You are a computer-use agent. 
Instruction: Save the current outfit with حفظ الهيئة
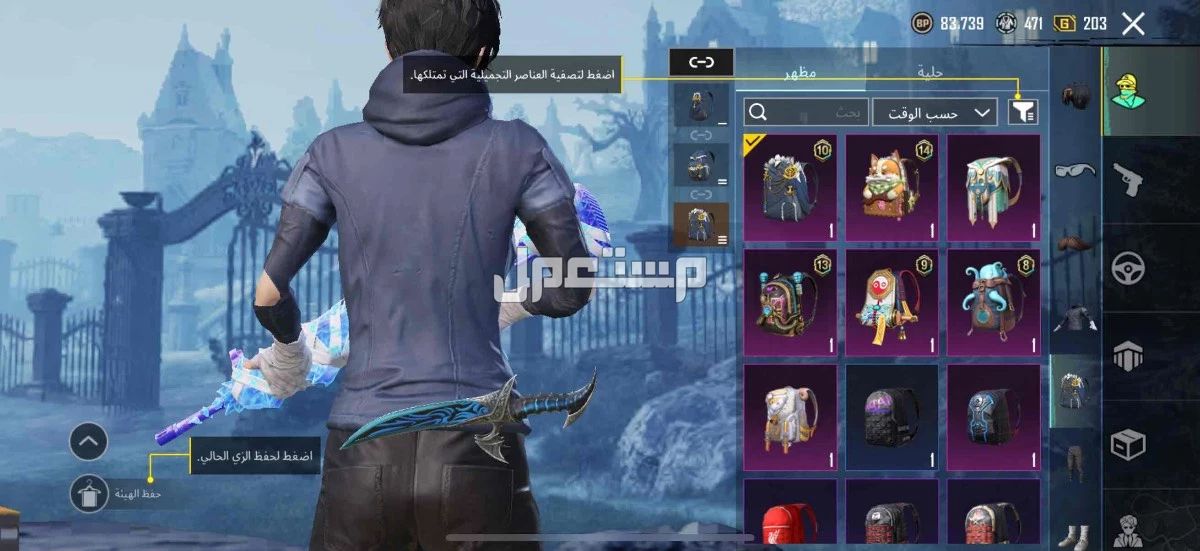click(89, 492)
